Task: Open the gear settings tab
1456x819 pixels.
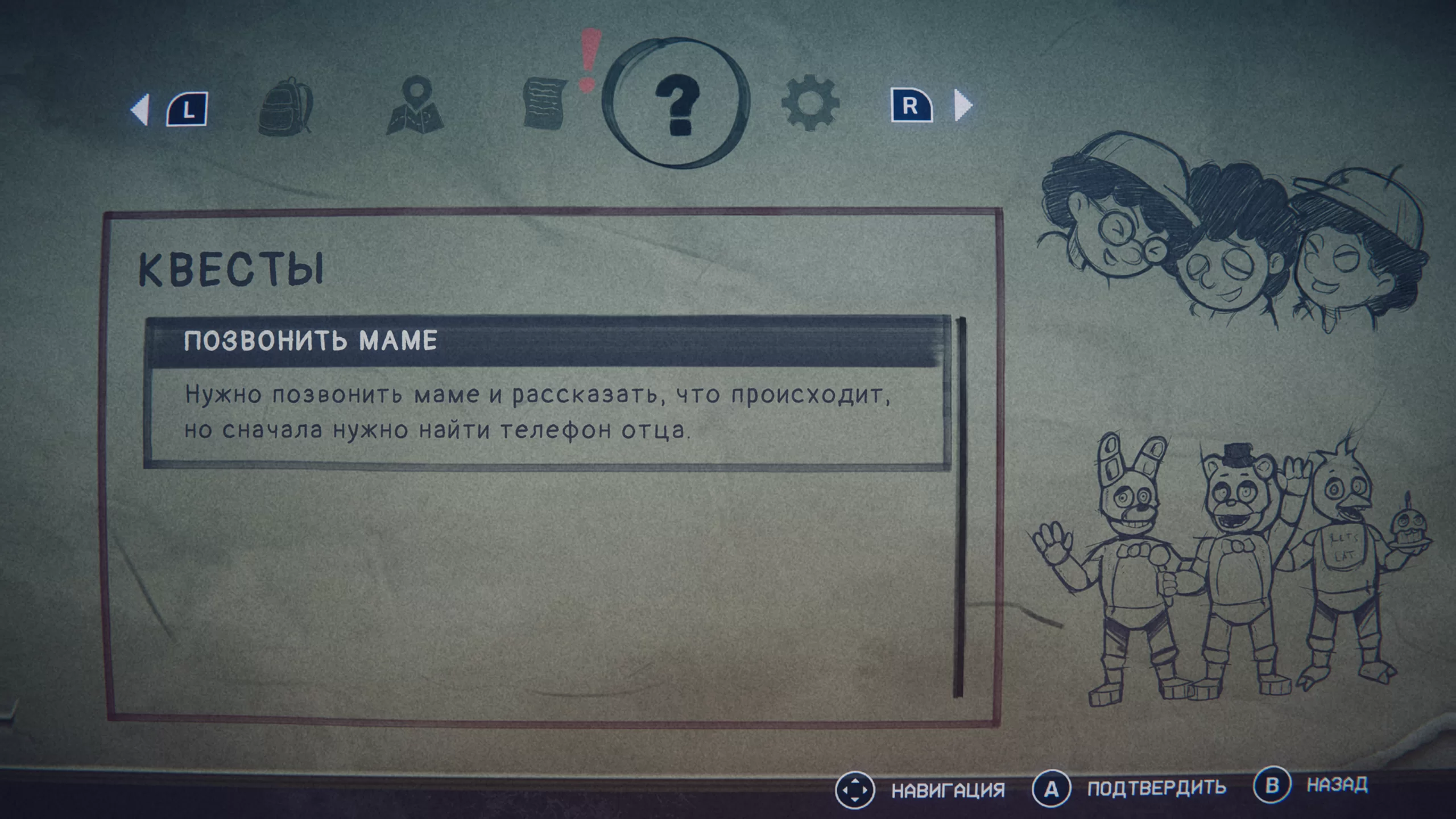Action: 810,104
